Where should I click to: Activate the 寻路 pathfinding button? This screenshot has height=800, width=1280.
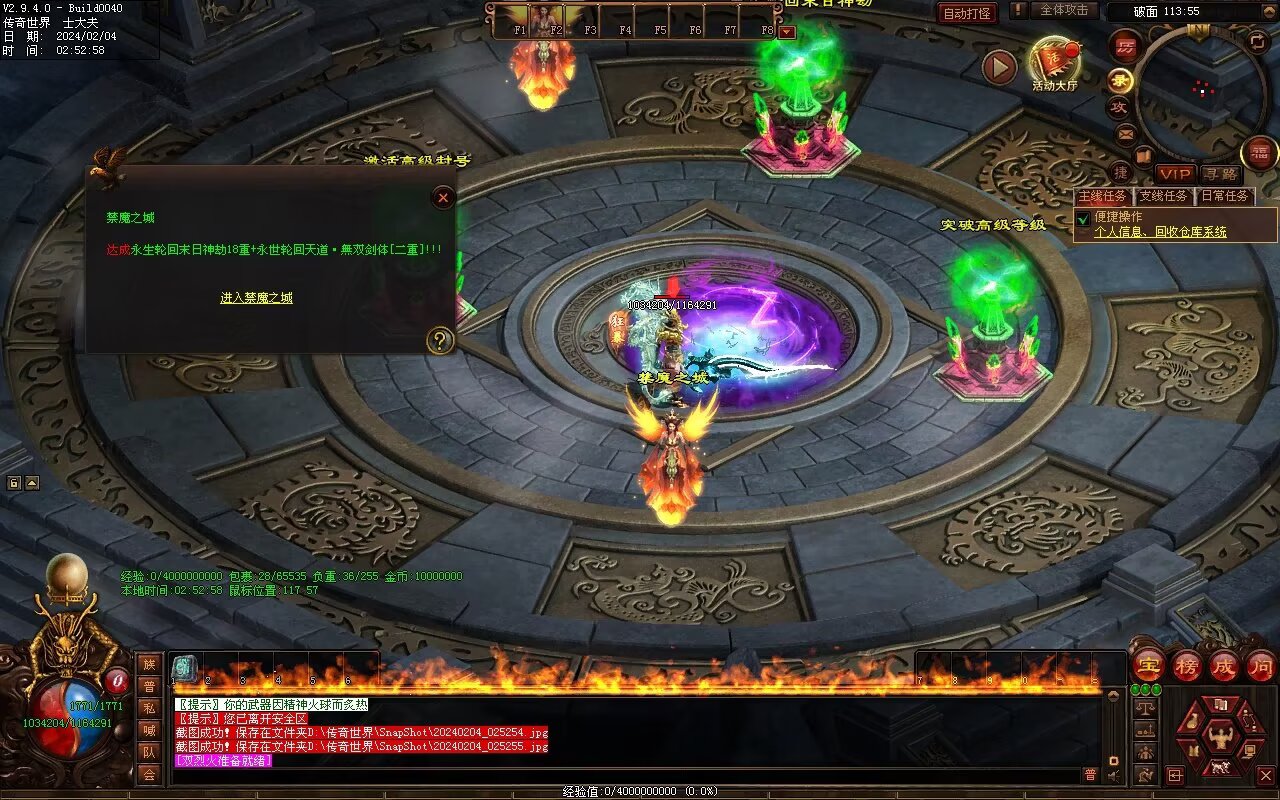click(x=1220, y=174)
